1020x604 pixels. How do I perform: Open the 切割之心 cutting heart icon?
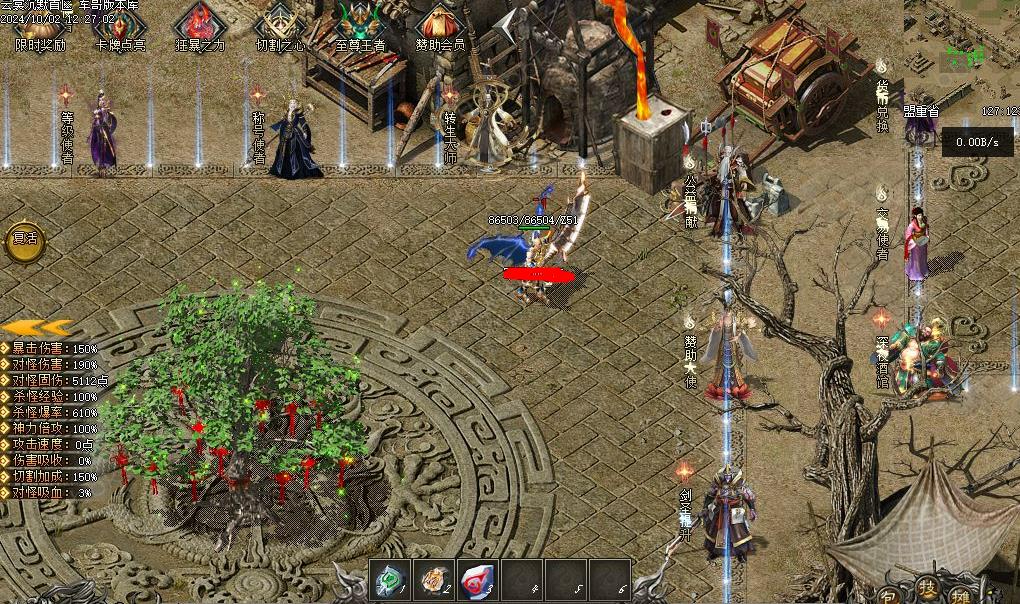[280, 26]
